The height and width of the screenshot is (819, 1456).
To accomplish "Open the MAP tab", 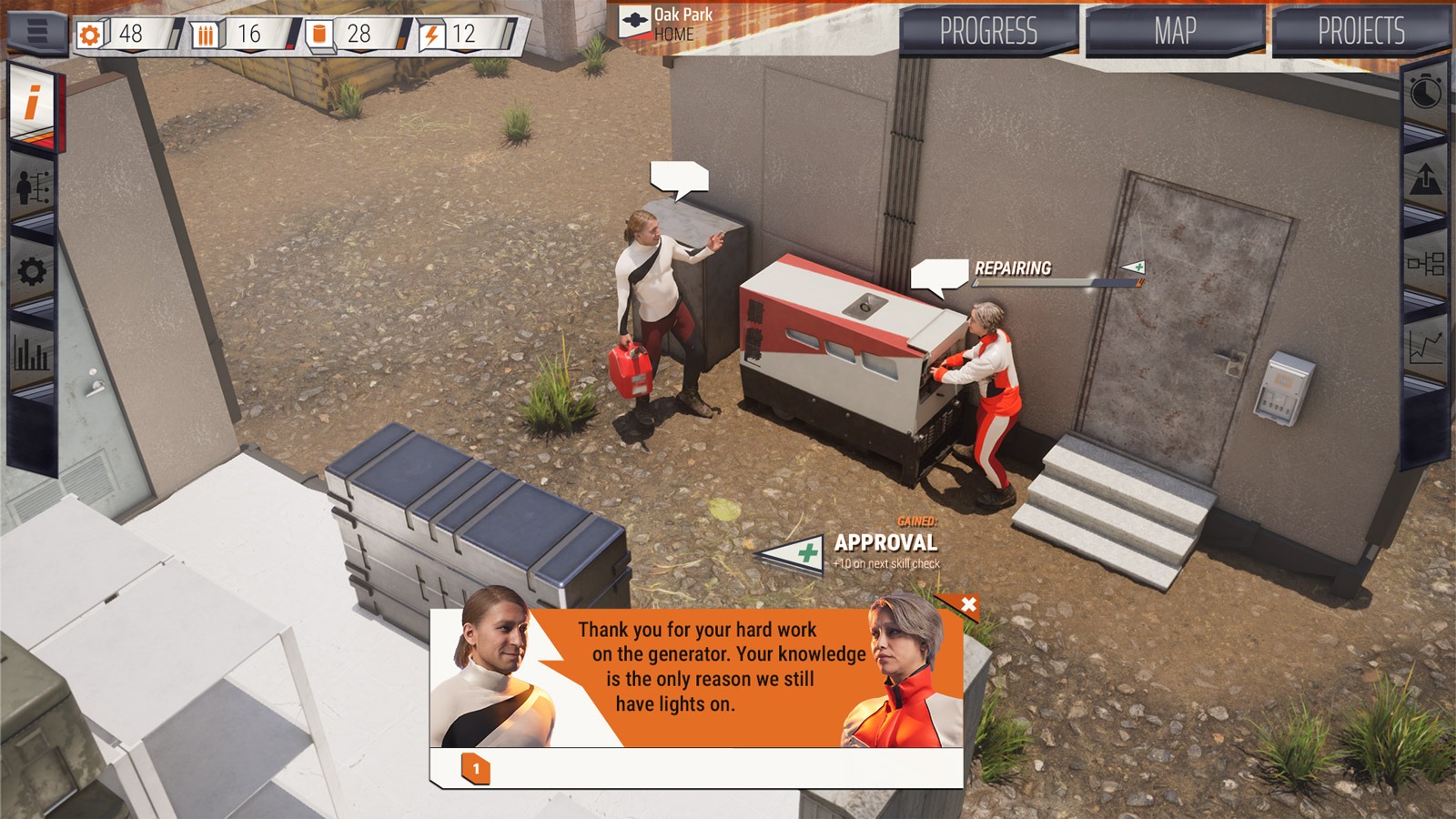I will [1174, 29].
